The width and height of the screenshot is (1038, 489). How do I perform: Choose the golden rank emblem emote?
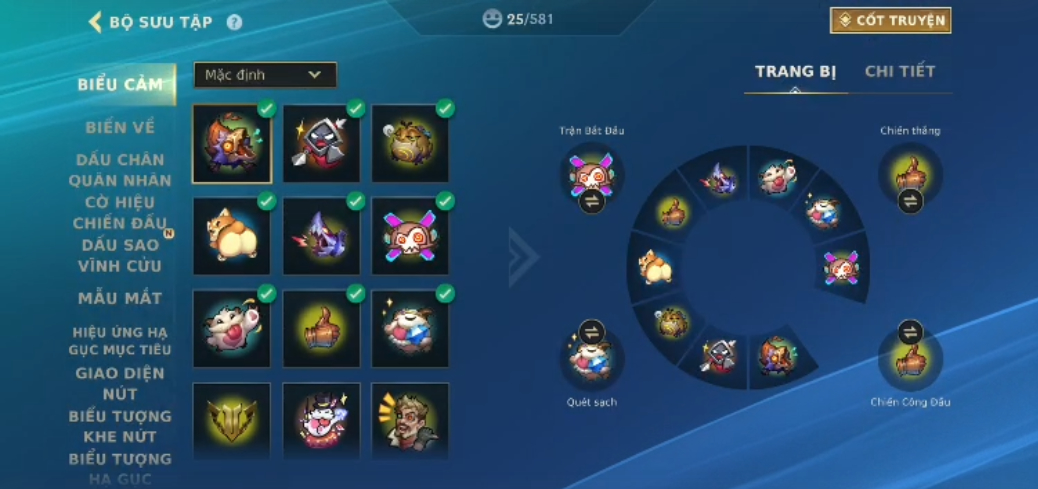point(232,421)
